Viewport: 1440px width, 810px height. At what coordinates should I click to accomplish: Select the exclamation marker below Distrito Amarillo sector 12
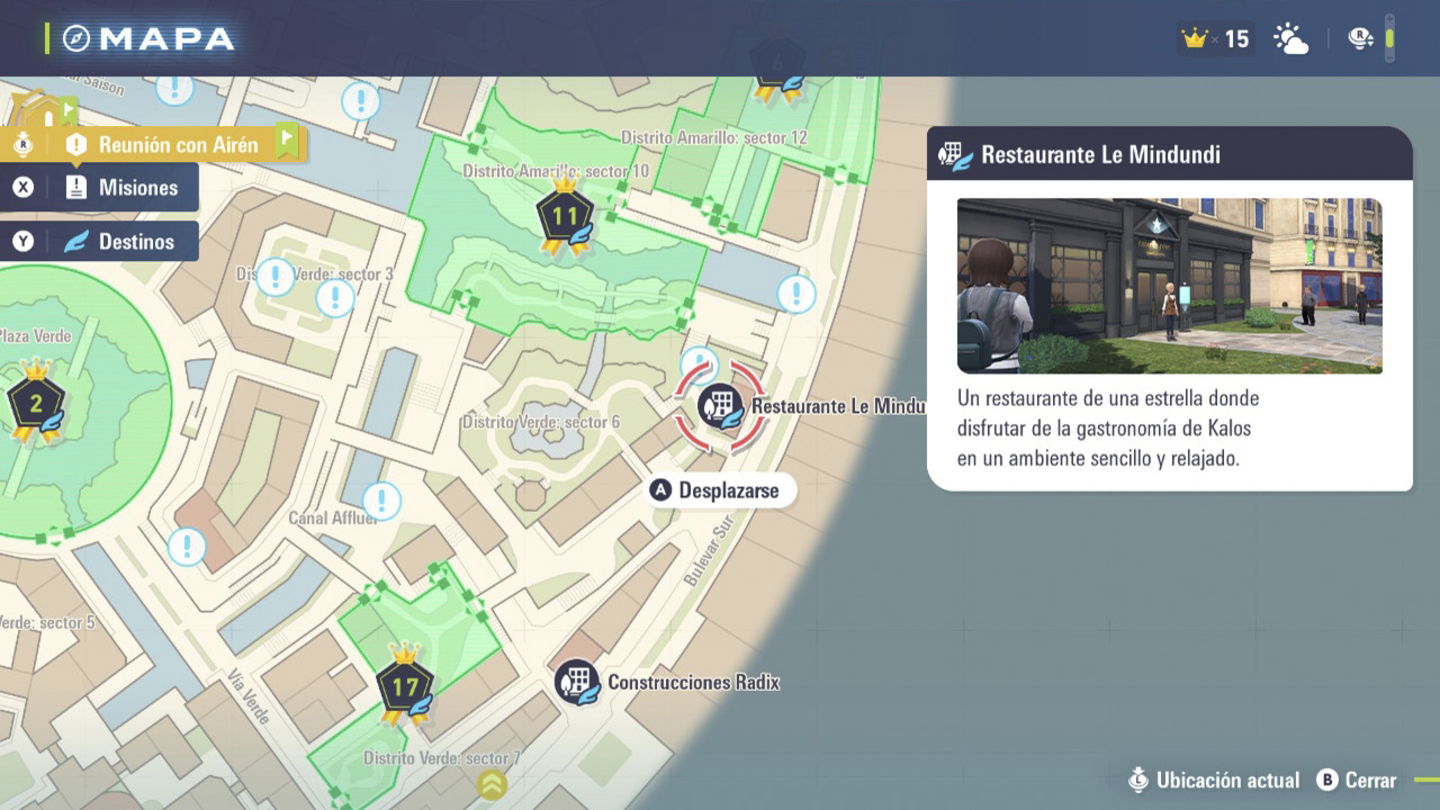pyautogui.click(x=796, y=294)
